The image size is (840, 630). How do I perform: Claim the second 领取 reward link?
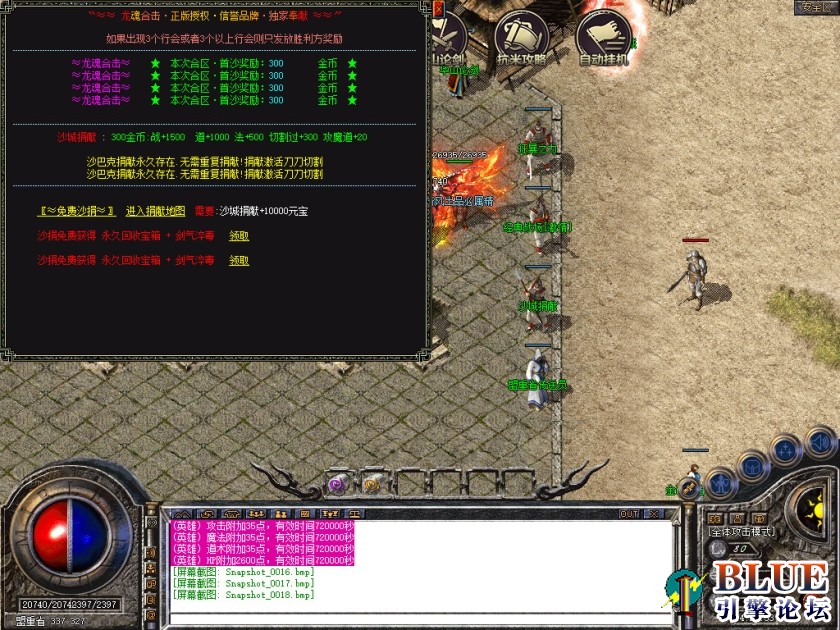tap(239, 261)
